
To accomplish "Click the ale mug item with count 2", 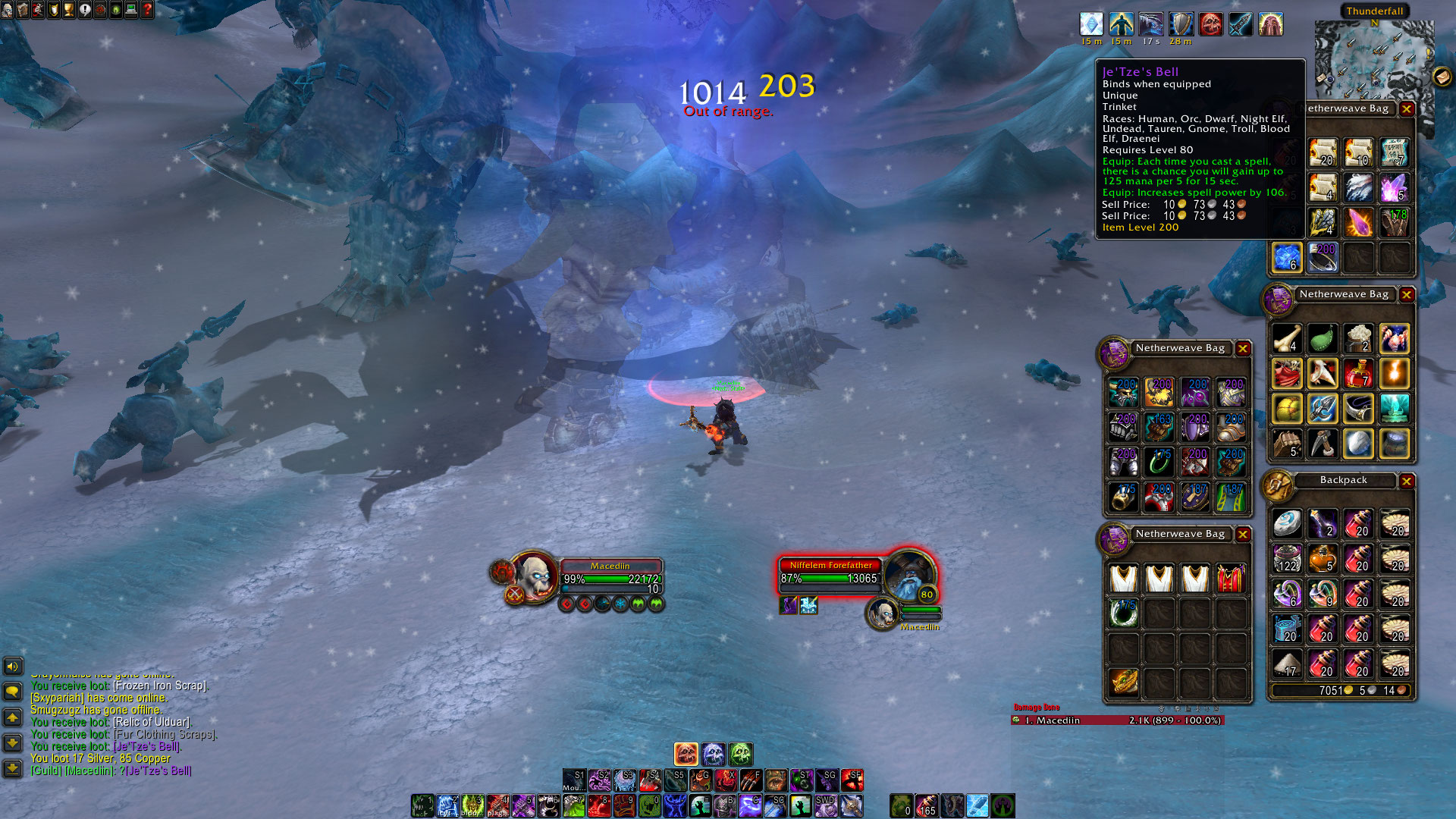I will pyautogui.click(x=1358, y=339).
